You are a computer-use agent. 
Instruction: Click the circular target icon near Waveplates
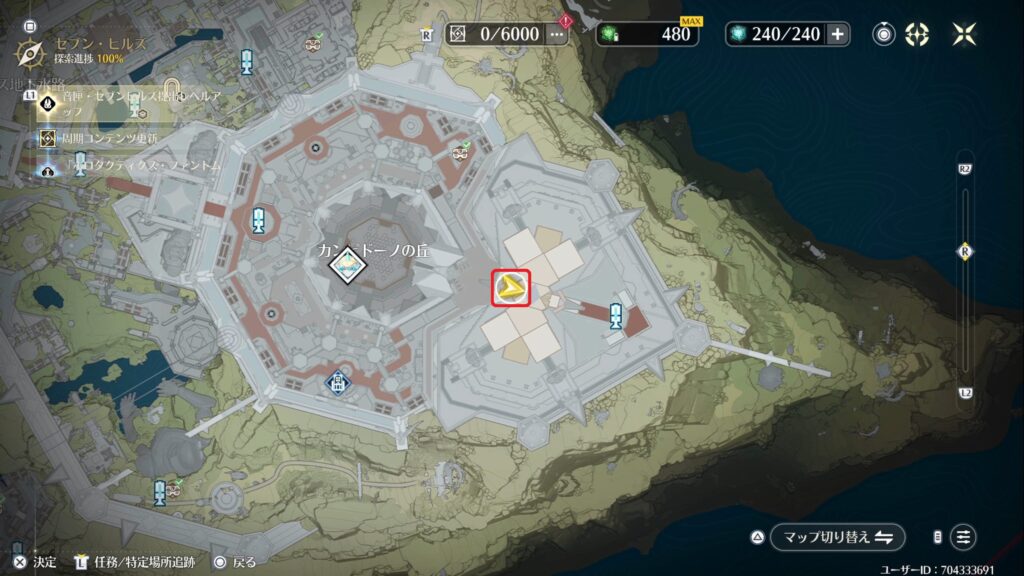click(x=884, y=34)
